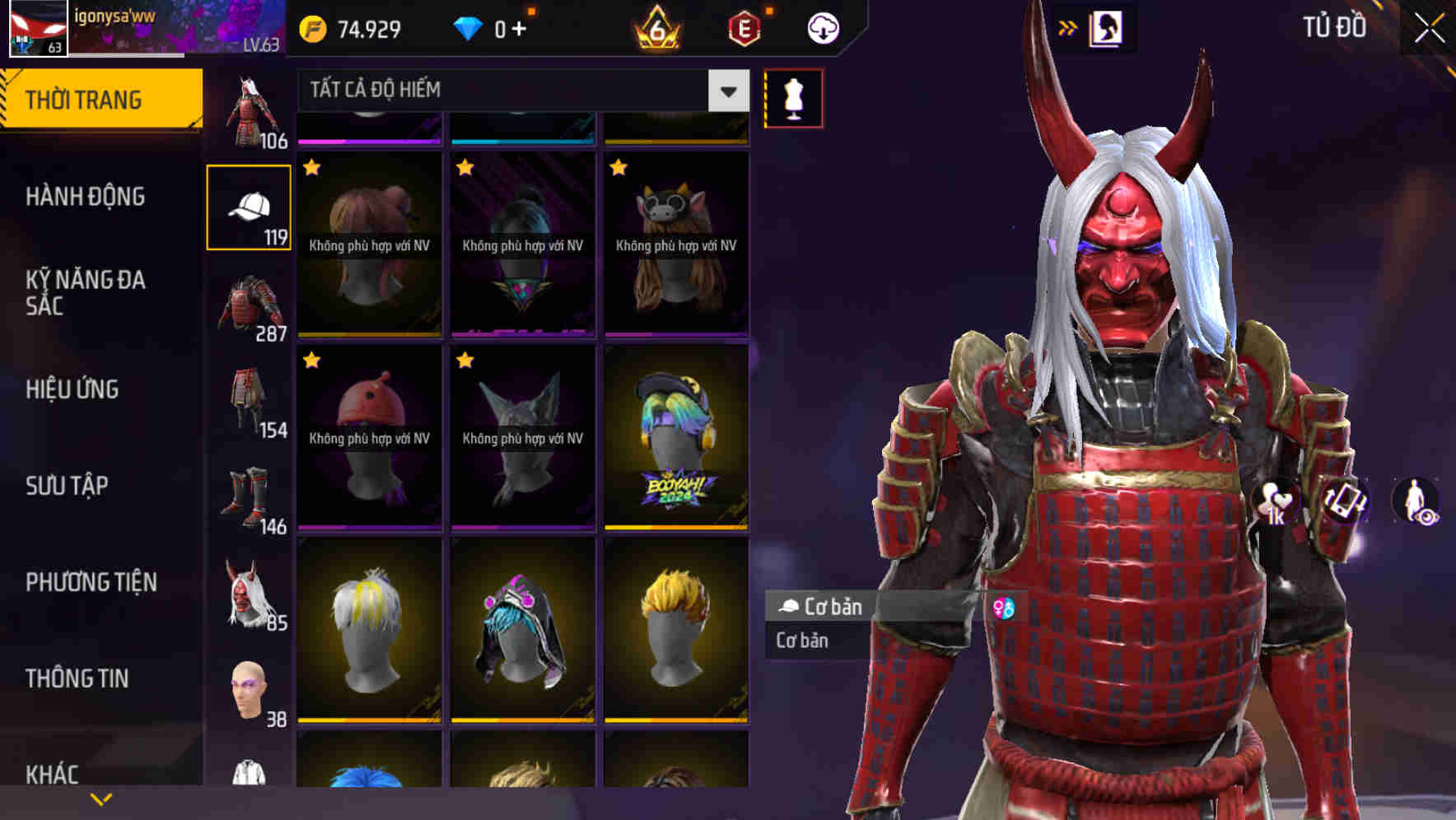Screen dimensions: 1456x820
Task: Switch to the HÀNH ĐỘNG tab
Action: coord(85,197)
